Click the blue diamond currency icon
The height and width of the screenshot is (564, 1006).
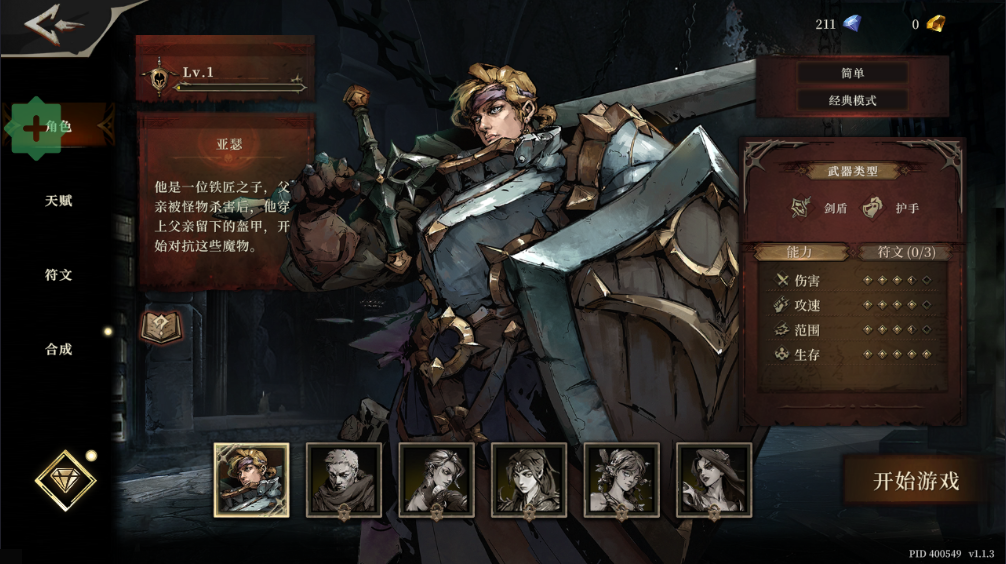(x=851, y=24)
